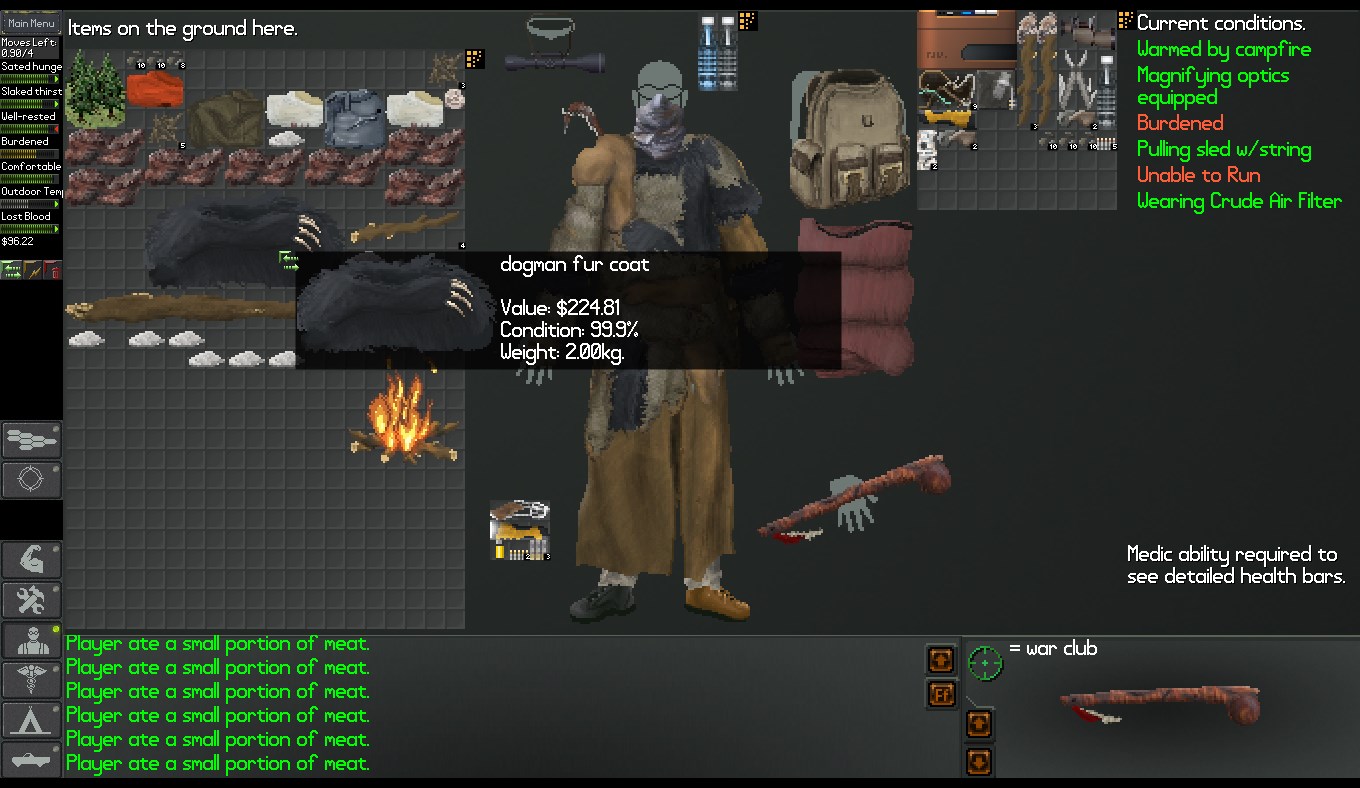Click the green targeting reticle beside war club
The width and height of the screenshot is (1360, 788).
point(985,663)
